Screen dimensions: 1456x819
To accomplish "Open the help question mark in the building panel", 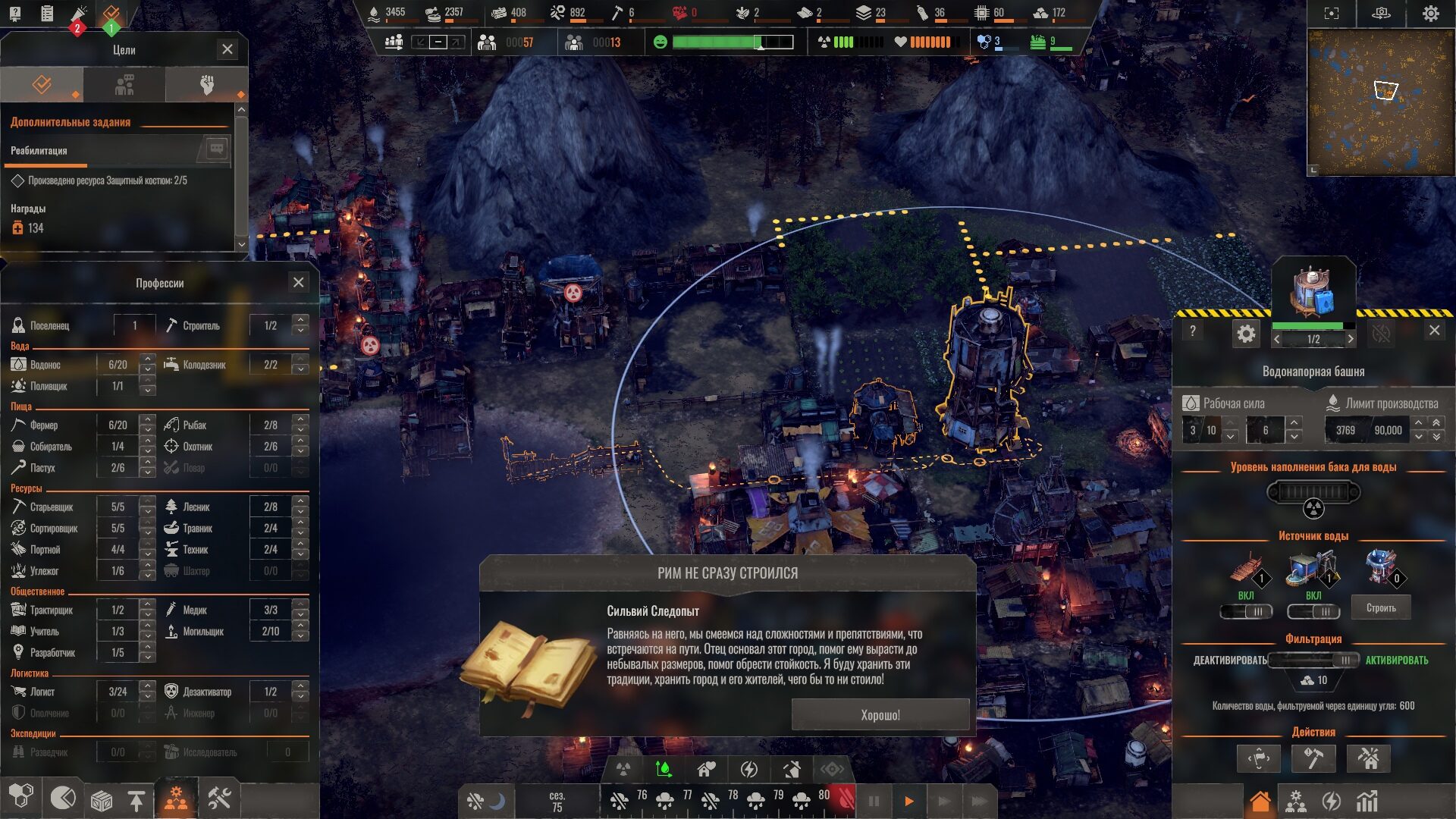I will coord(1193,331).
